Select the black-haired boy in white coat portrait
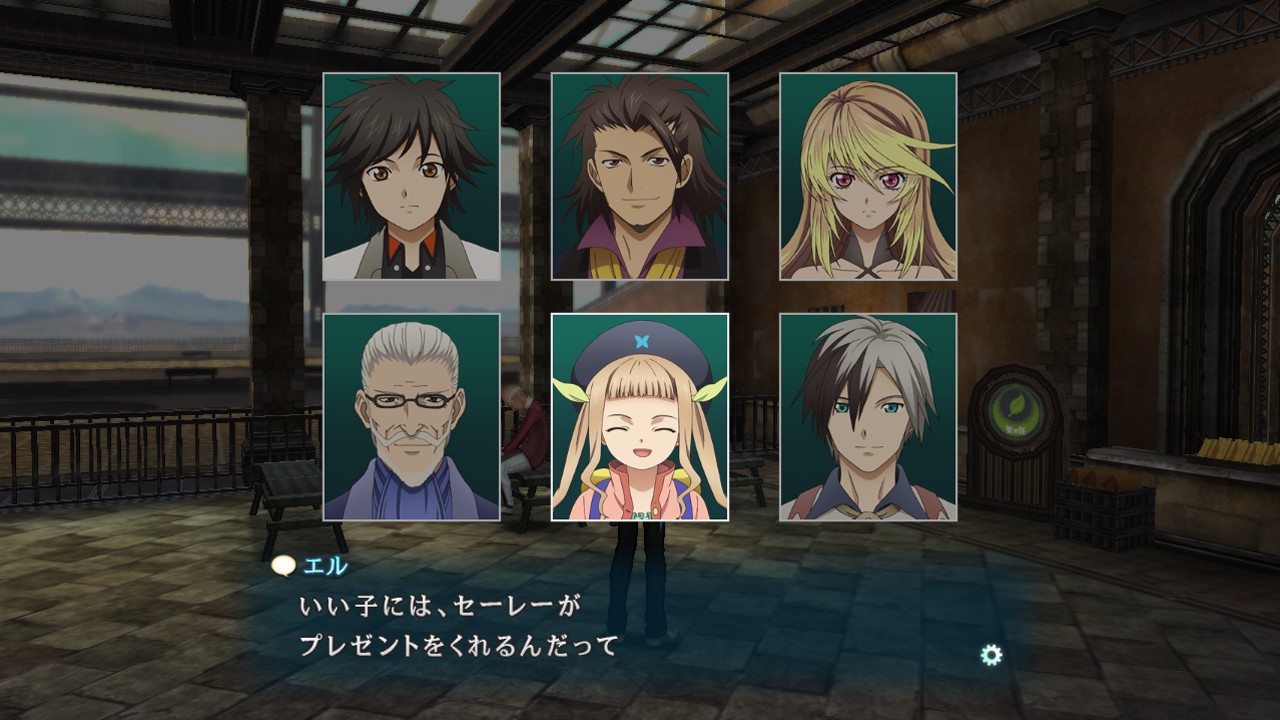Viewport: 1280px width, 720px height. (411, 176)
